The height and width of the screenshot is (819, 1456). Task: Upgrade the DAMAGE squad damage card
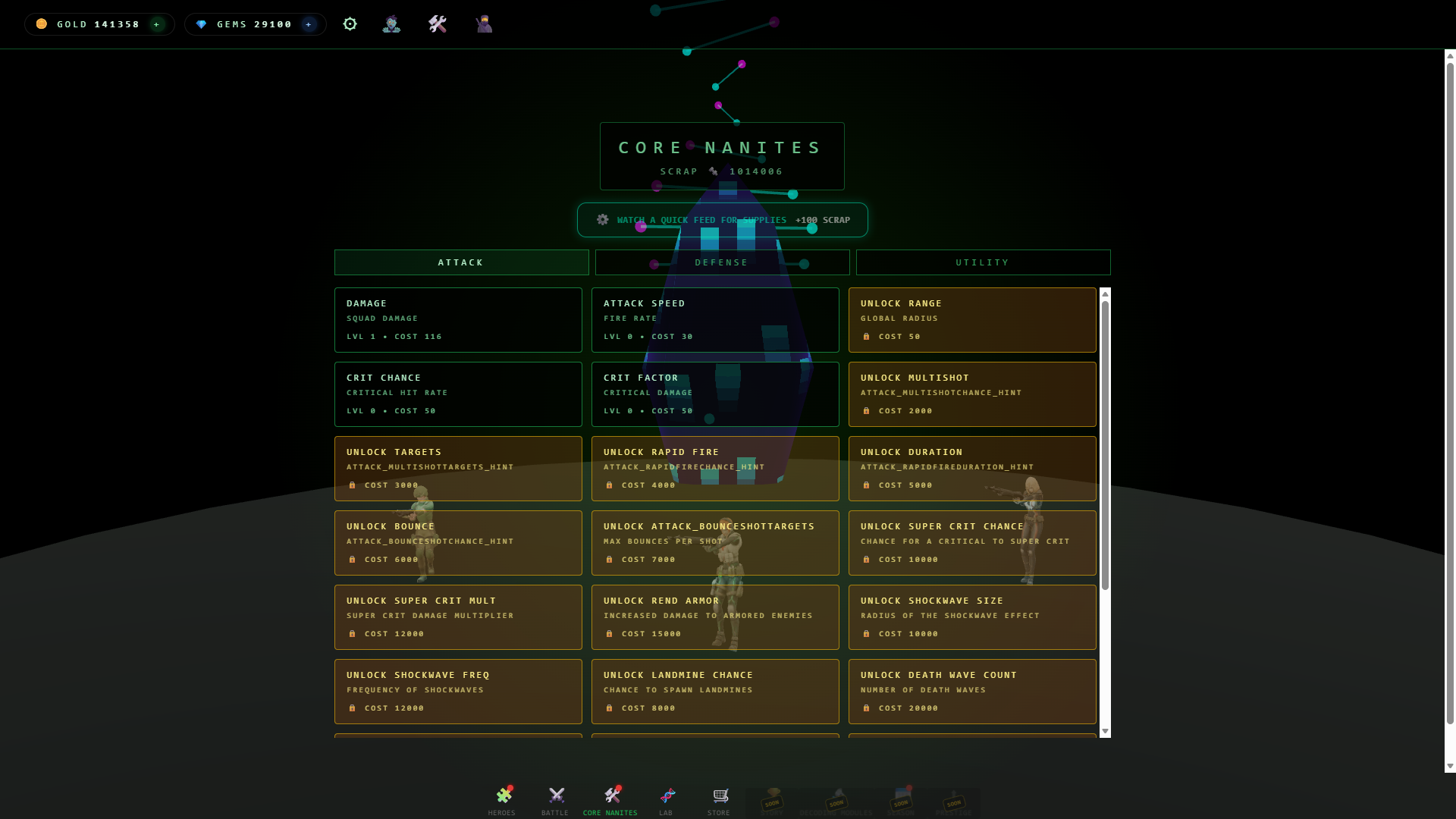pyautogui.click(x=458, y=319)
